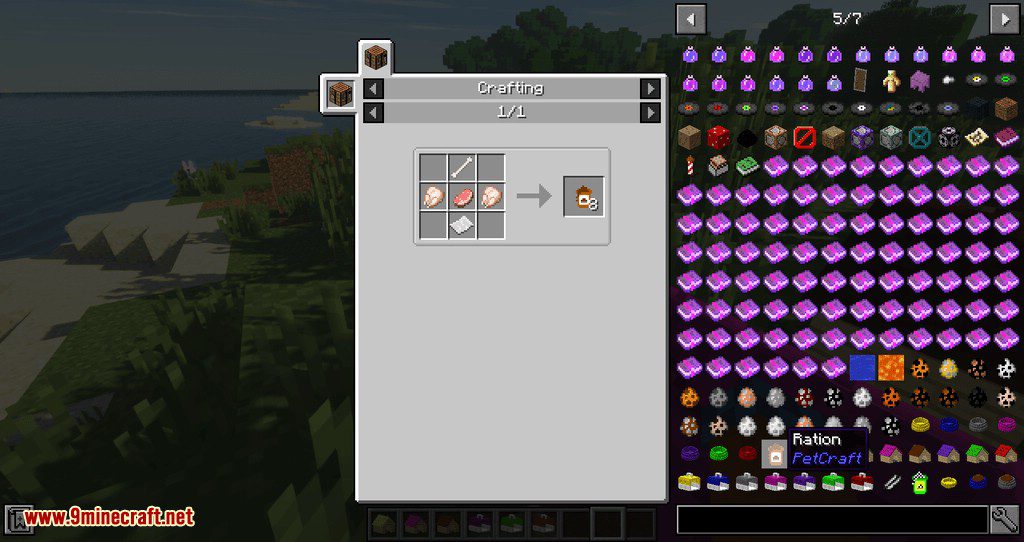Select the bone ingredient slot
This screenshot has width=1024, height=542.
click(x=462, y=168)
